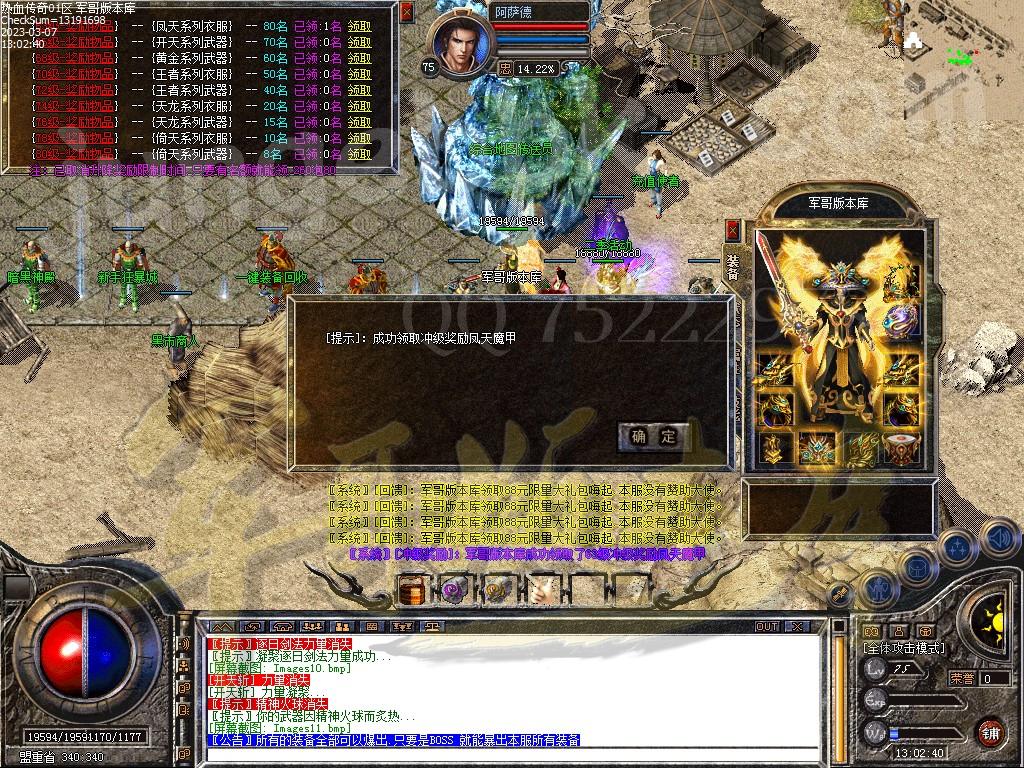This screenshot has width=1024, height=768.
Task: Toggle the speaker sound button
Action: 1000,540
